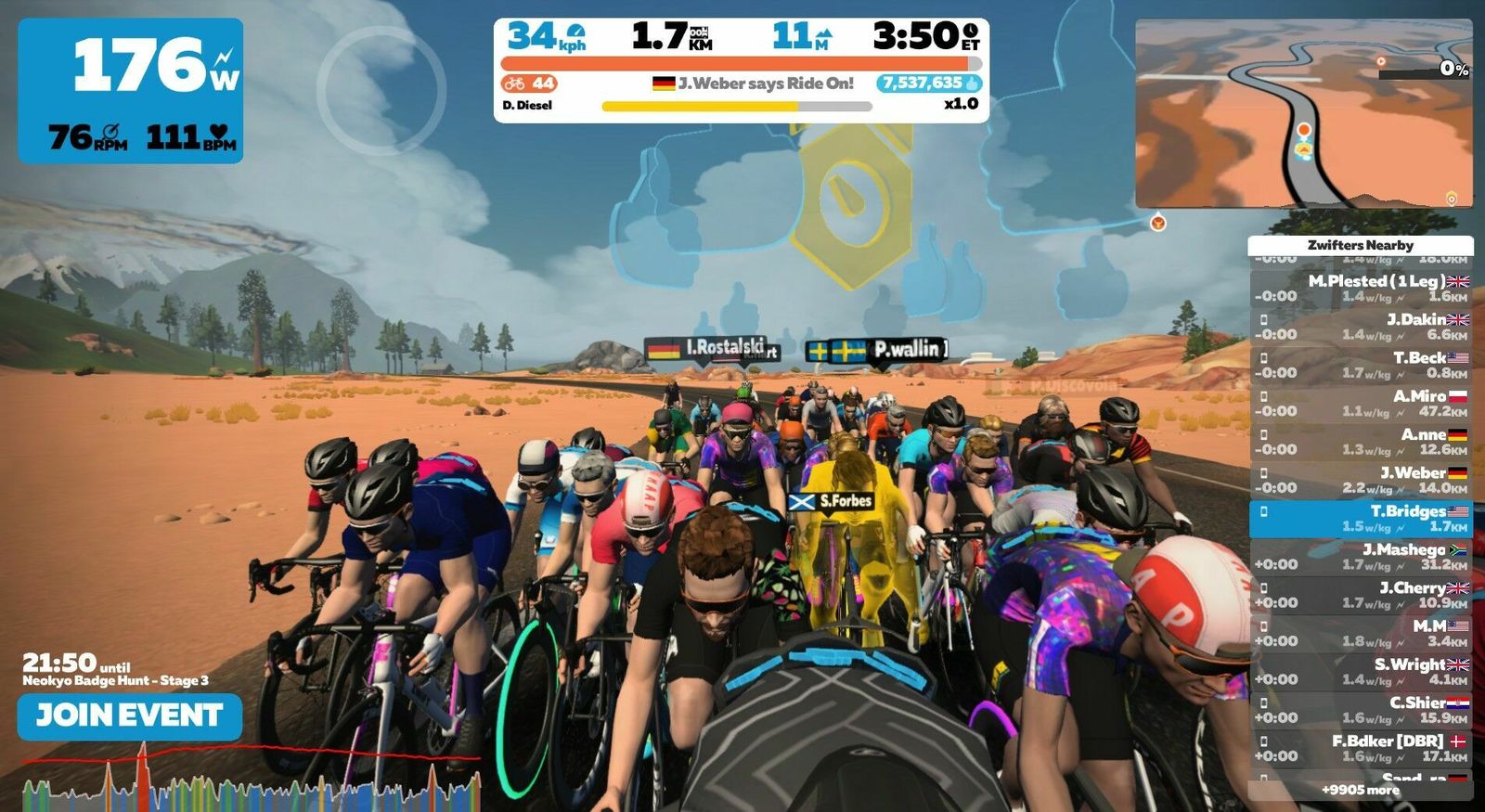Select J.Cherry rider row
Screen dimensions: 1485x812
[x=1361, y=595]
